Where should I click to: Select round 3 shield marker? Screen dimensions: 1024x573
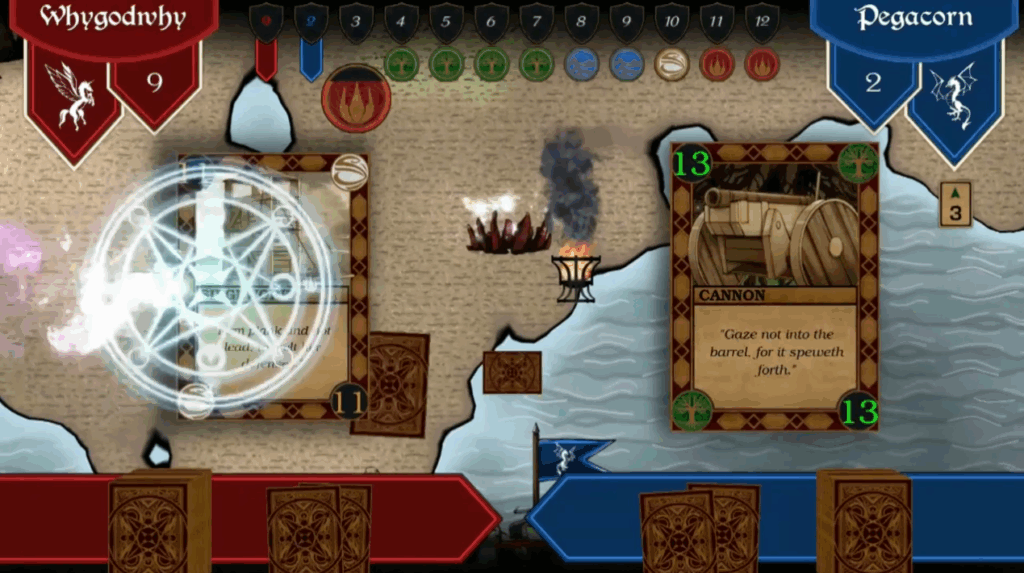tap(356, 22)
